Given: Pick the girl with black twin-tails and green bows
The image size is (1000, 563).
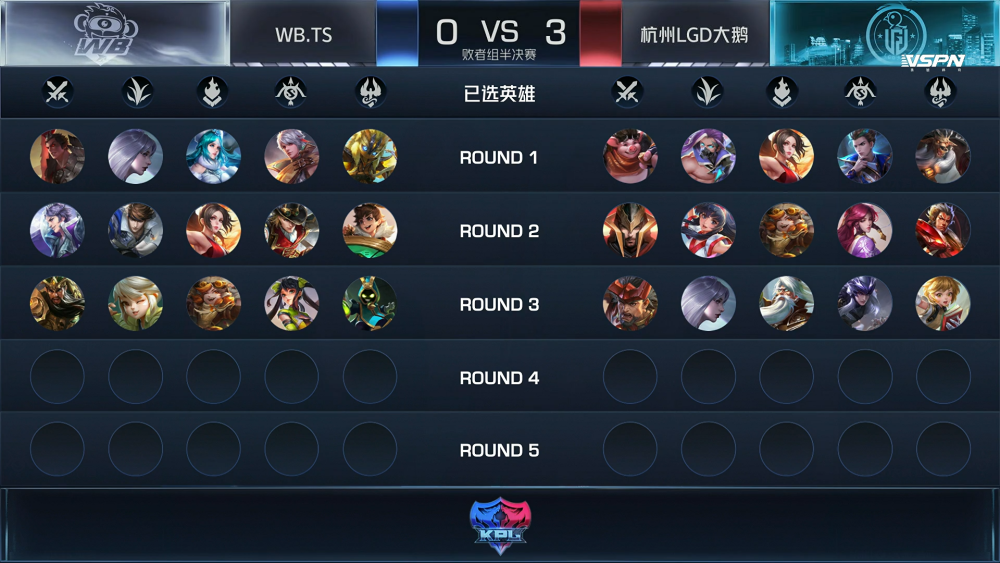Looking at the screenshot, I should click(291, 304).
